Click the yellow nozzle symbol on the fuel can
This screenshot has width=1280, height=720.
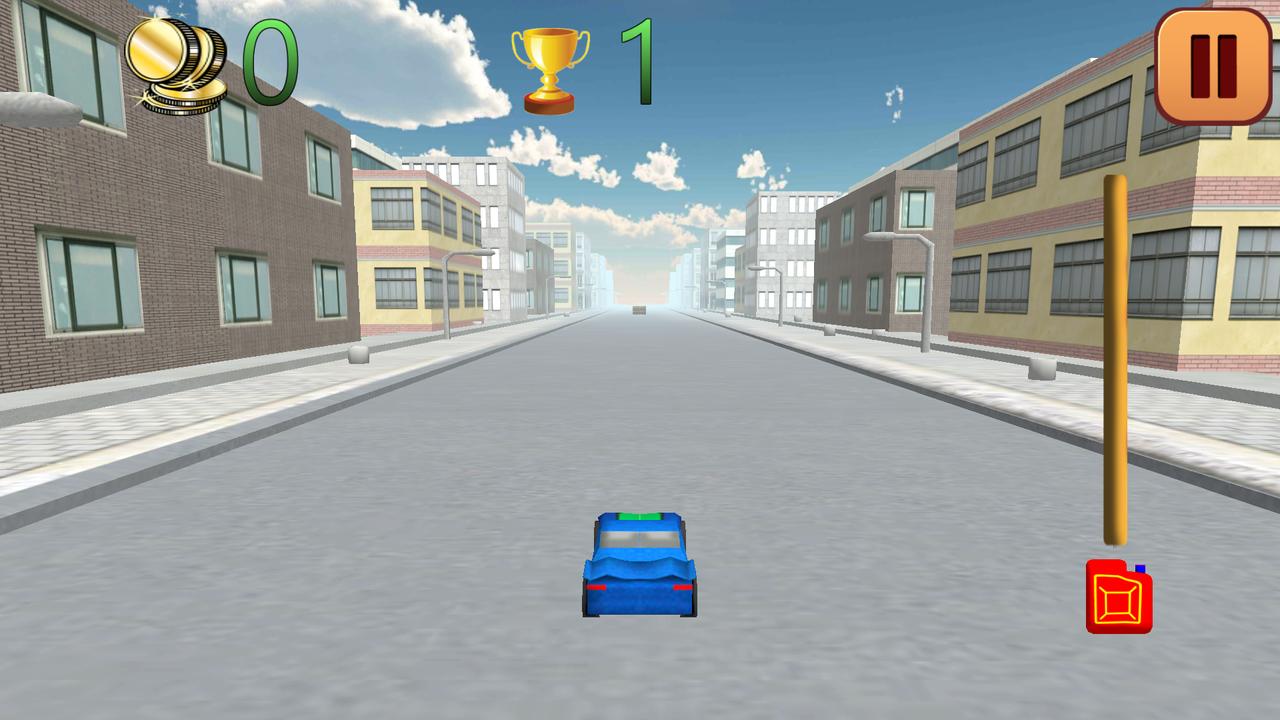pyautogui.click(x=1121, y=600)
